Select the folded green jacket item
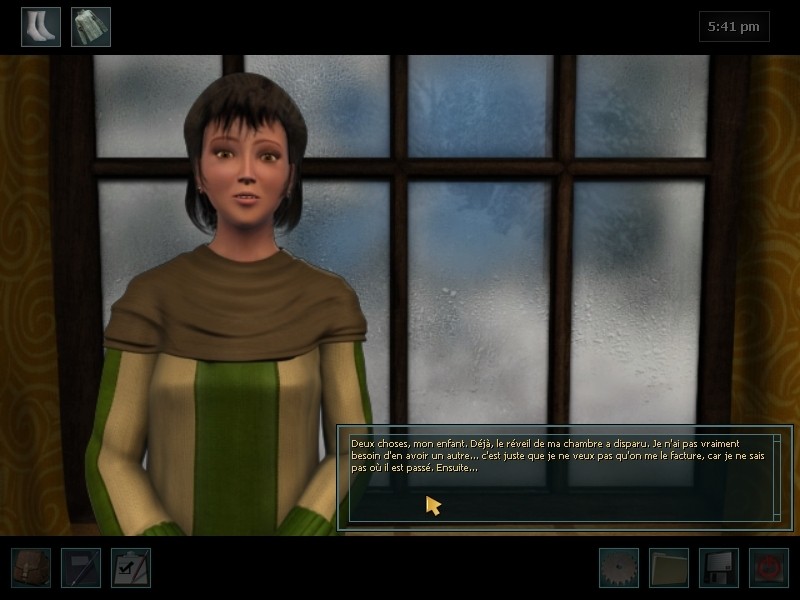Image resolution: width=800 pixels, height=600 pixels. pyautogui.click(x=91, y=27)
